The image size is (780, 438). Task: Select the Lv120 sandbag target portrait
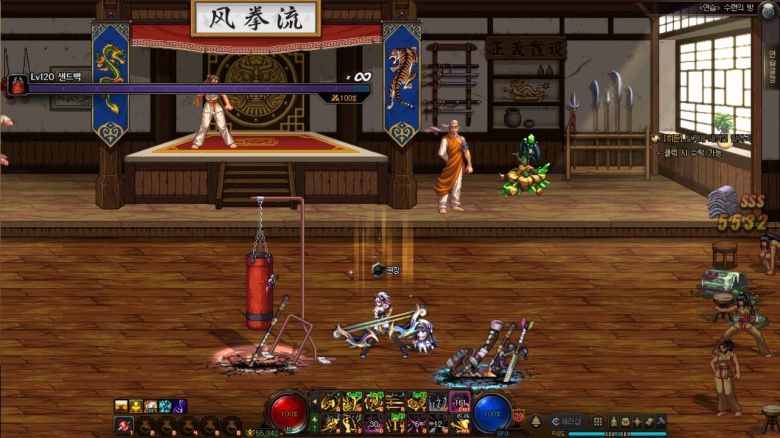point(16,86)
